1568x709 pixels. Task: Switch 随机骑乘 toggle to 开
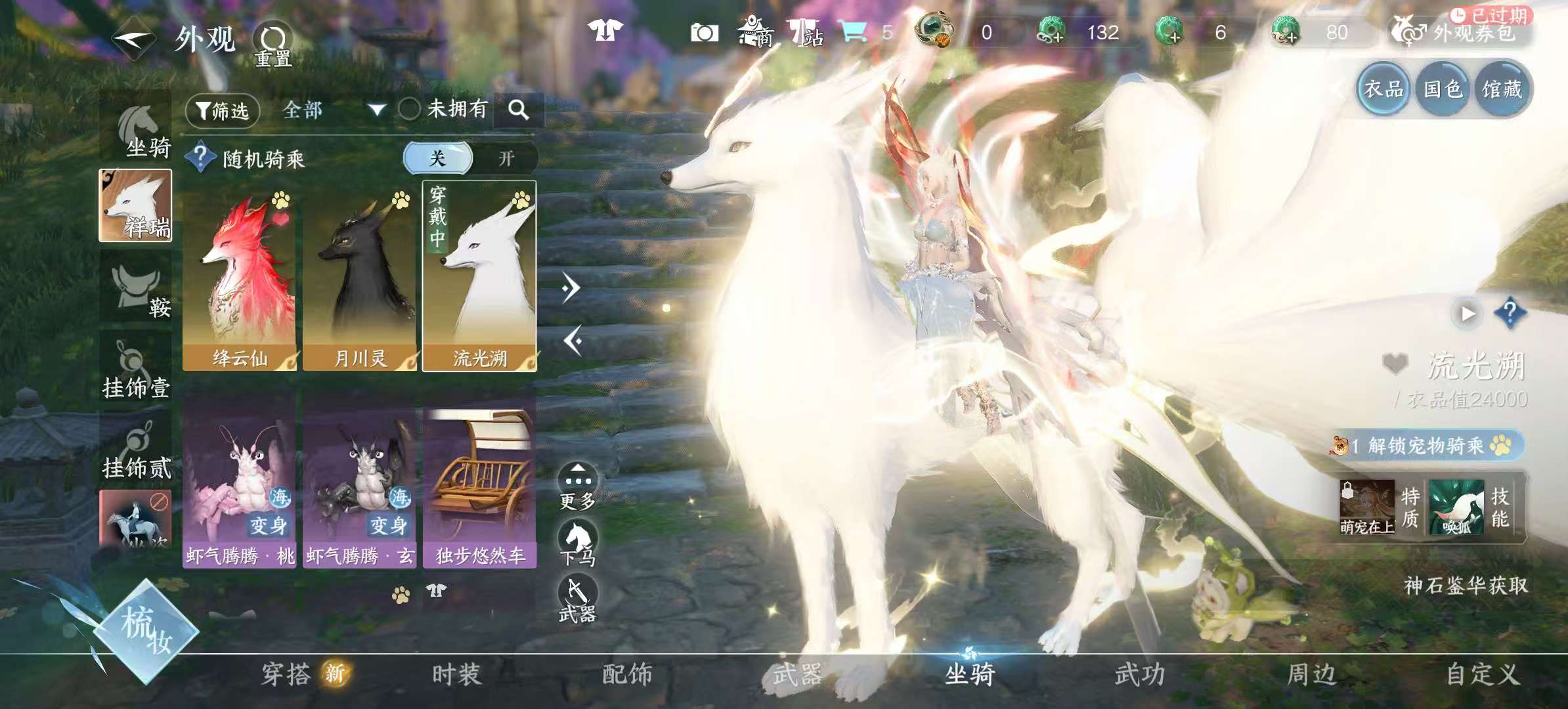coord(506,159)
